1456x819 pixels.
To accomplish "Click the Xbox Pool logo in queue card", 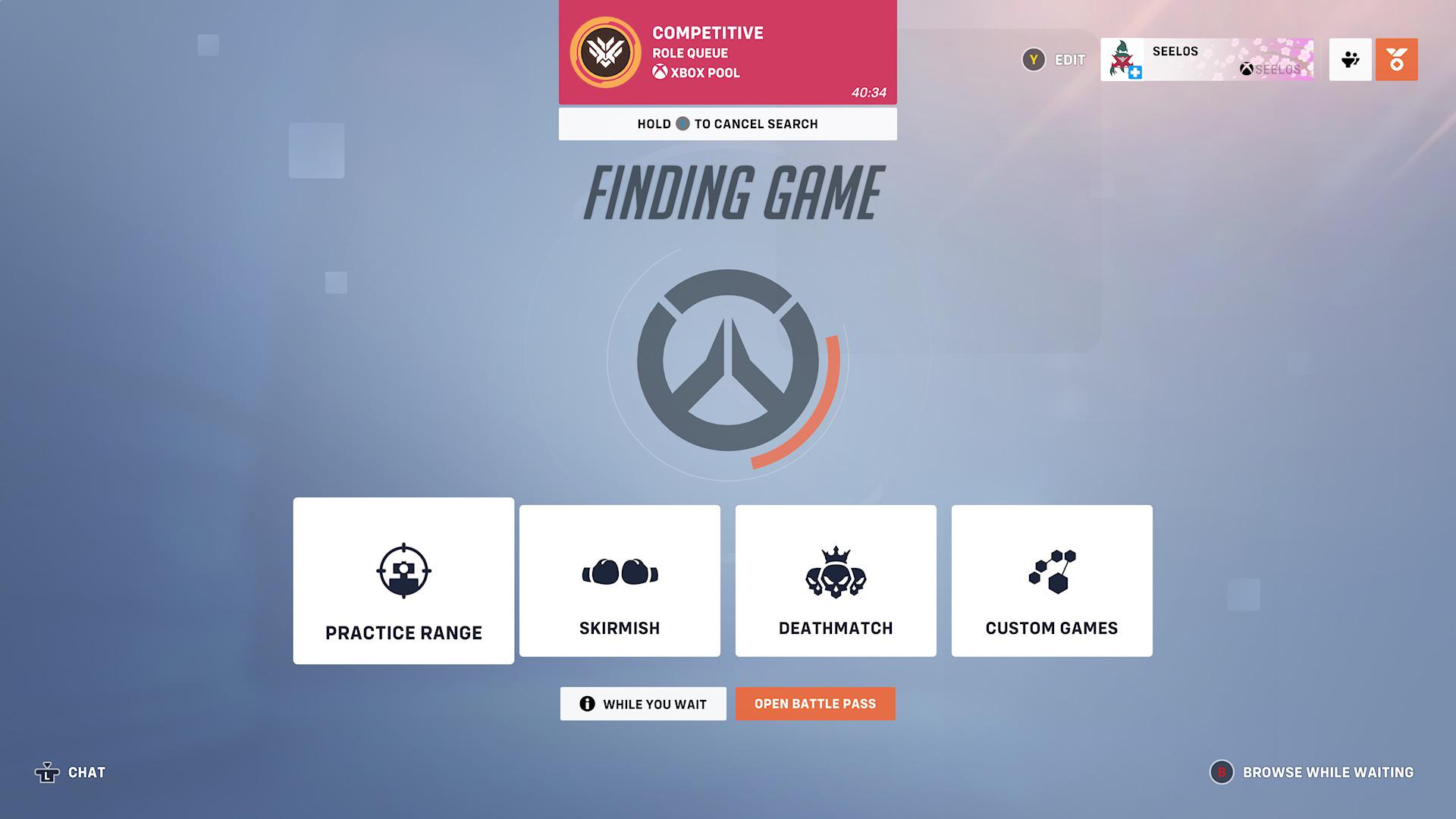I will click(659, 73).
